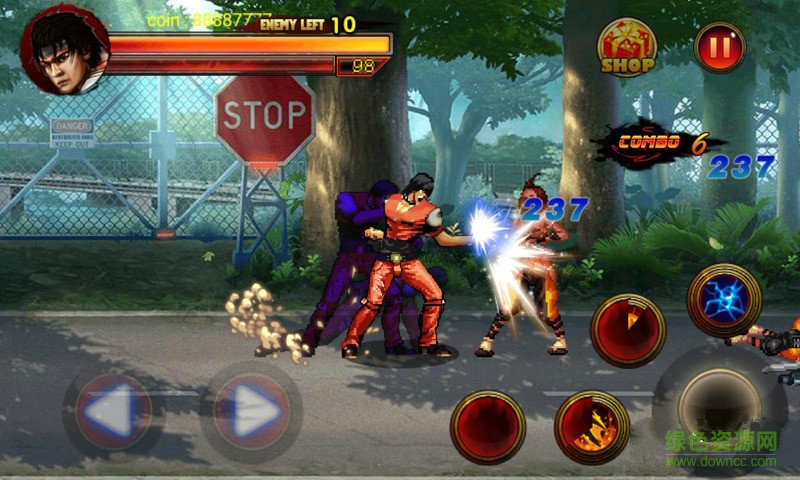Open the SHOP

click(x=626, y=48)
